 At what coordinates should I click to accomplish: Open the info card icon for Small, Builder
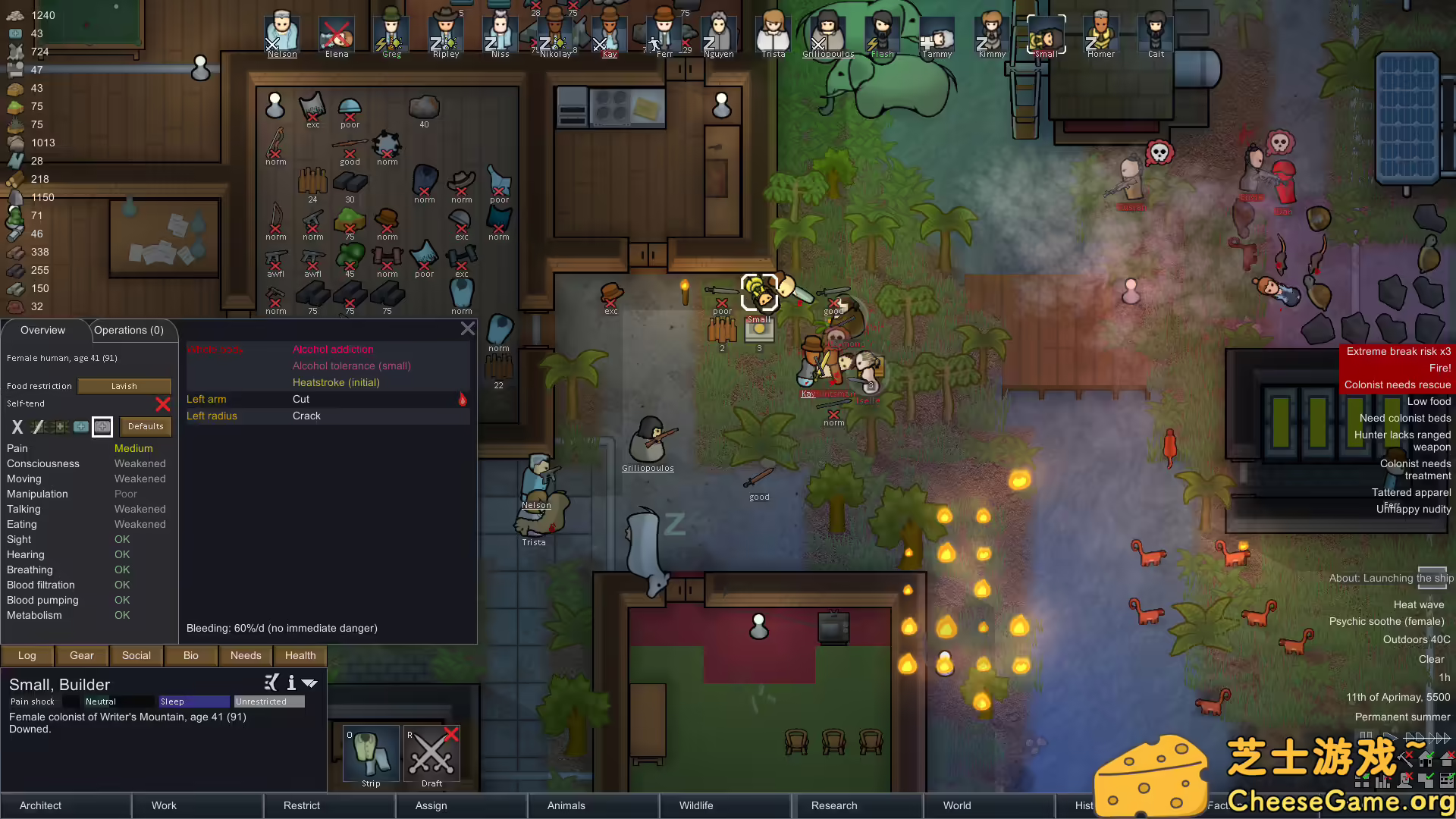coord(290,683)
